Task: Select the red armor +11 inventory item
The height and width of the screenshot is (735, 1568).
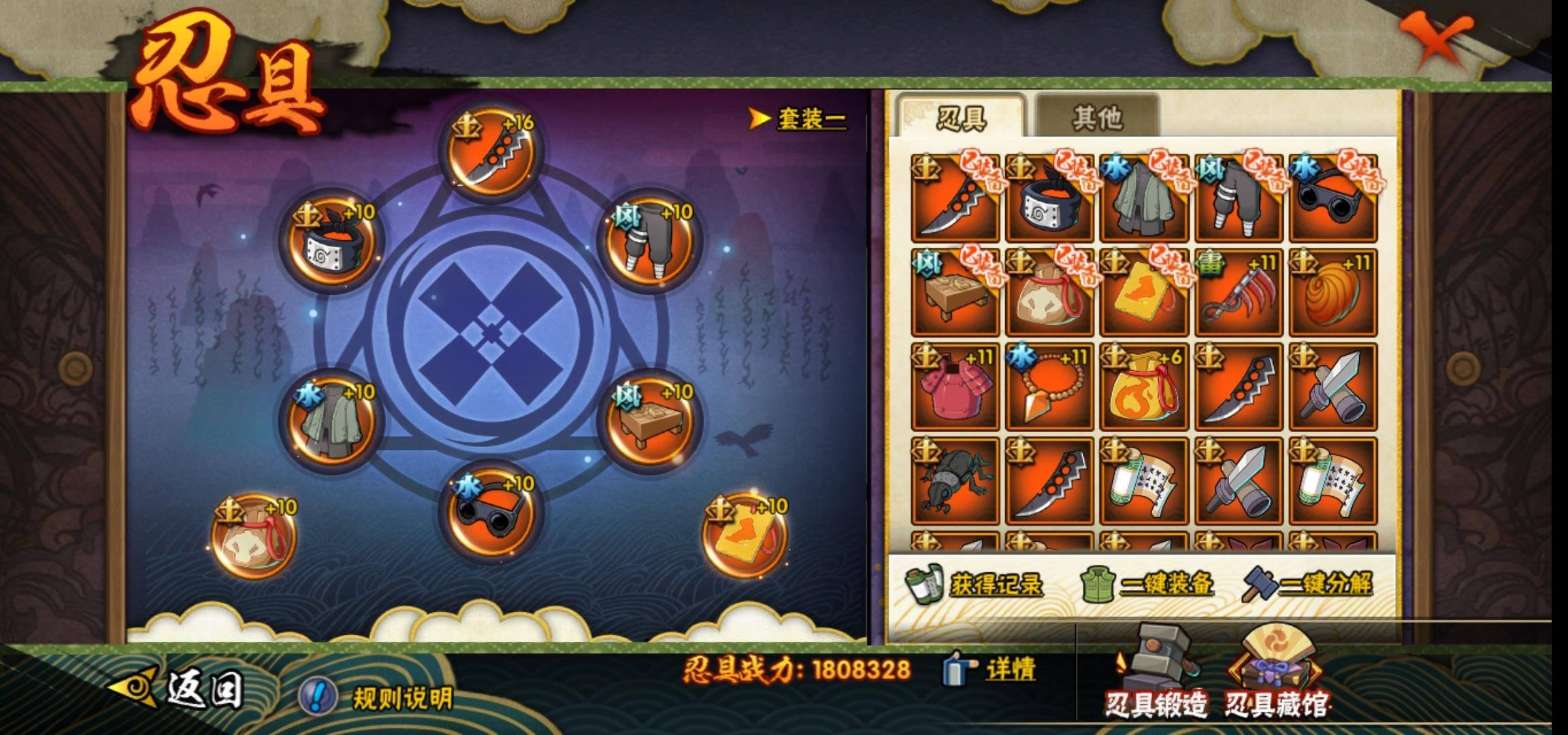Action: (x=955, y=387)
